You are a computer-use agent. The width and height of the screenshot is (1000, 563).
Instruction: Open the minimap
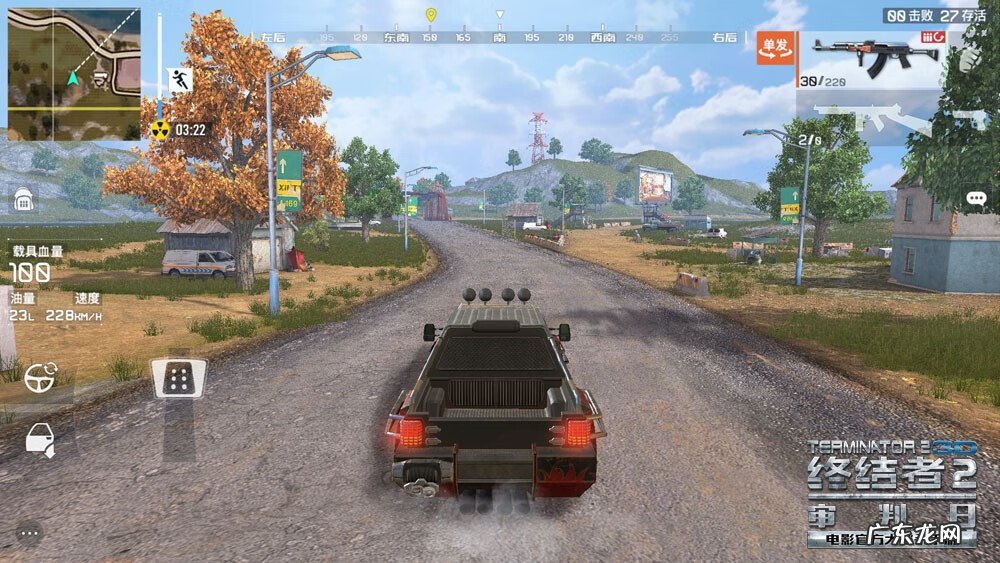pos(74,74)
